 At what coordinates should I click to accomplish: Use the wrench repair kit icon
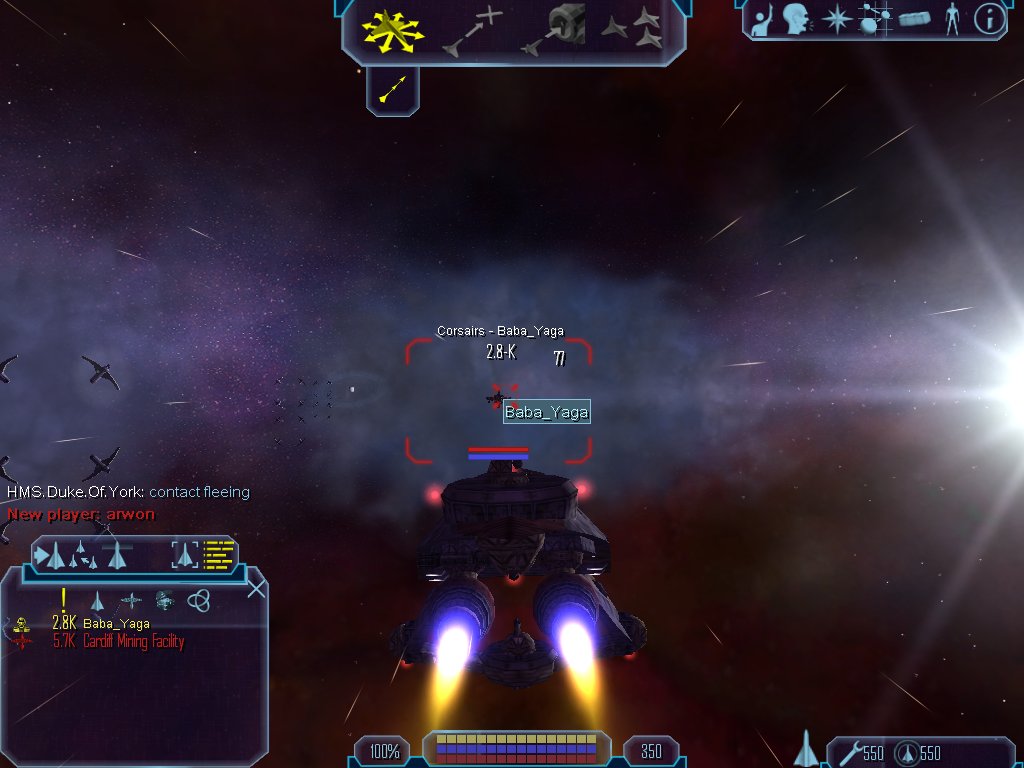[848, 753]
